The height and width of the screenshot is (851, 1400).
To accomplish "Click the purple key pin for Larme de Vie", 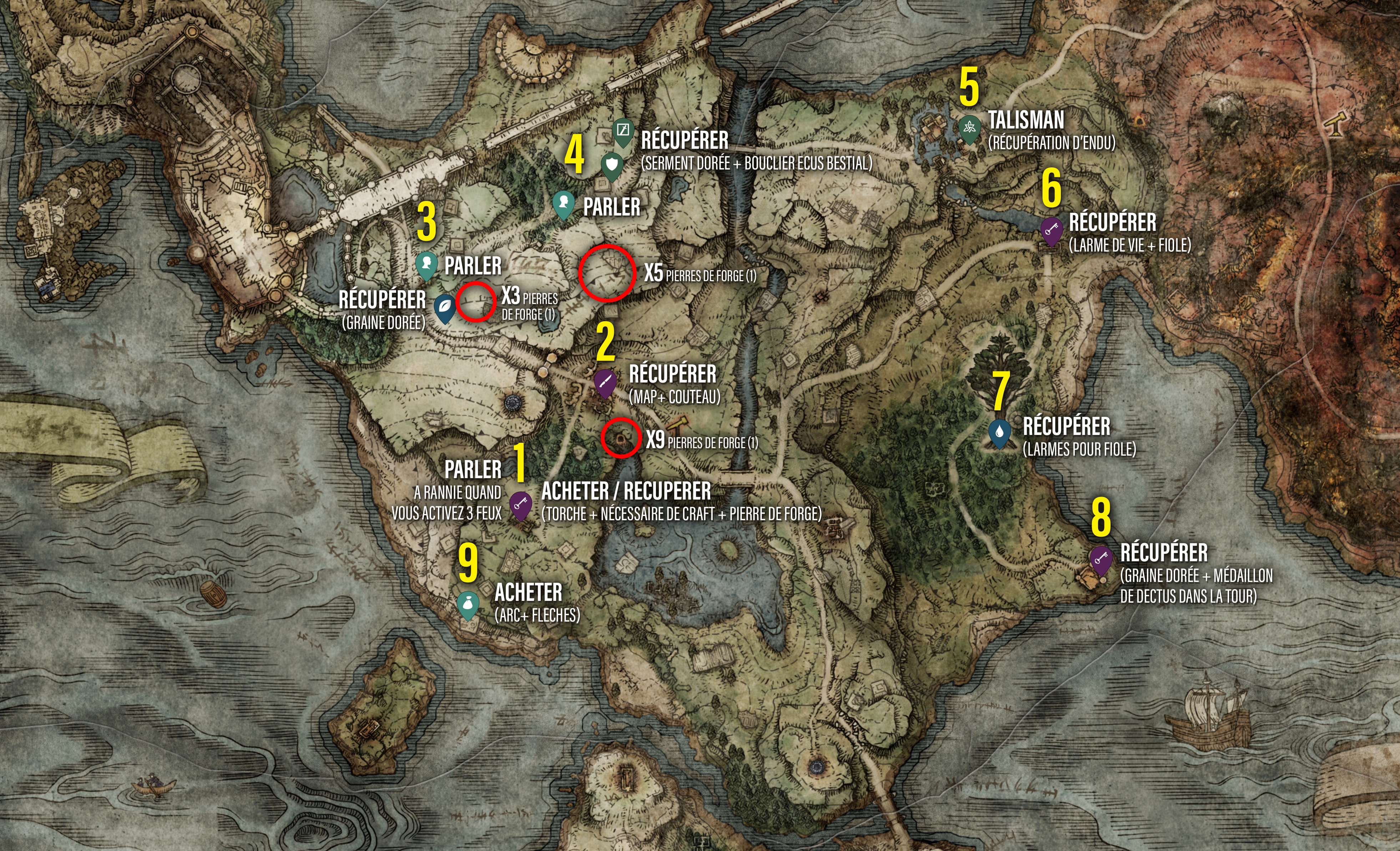I will 1051,230.
